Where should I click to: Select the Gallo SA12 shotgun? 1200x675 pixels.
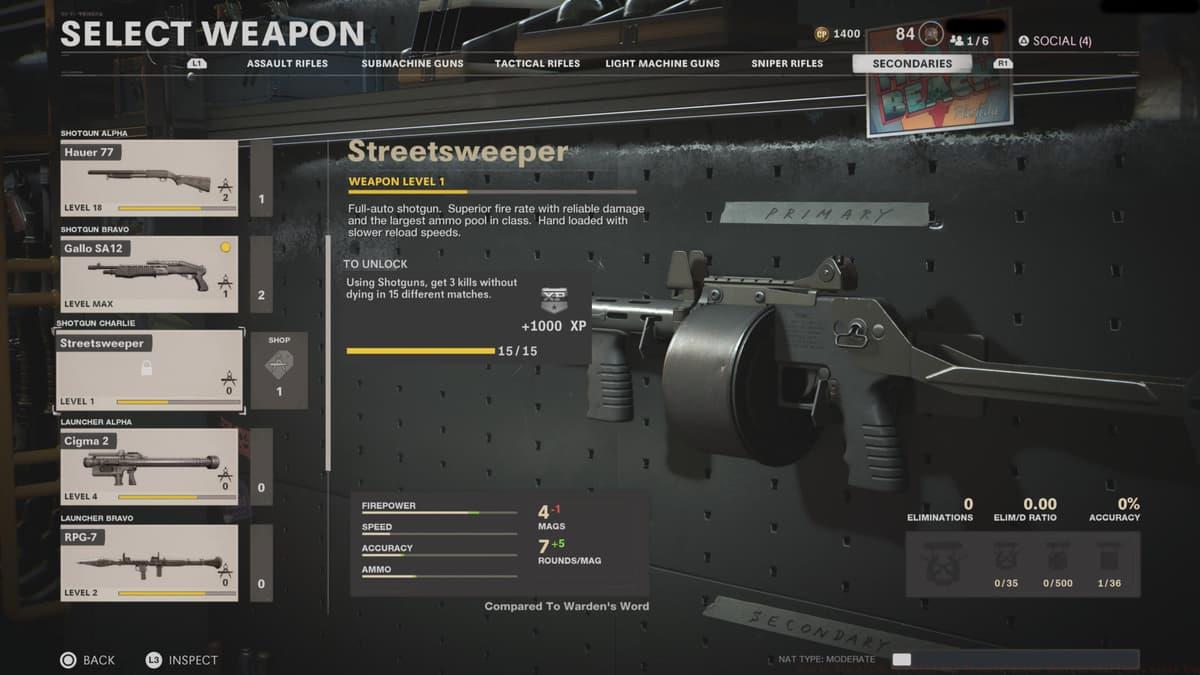(149, 274)
